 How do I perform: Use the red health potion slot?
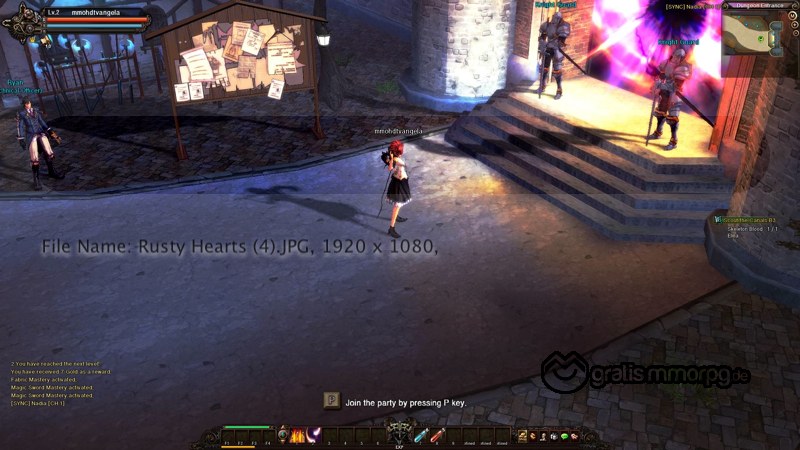[x=437, y=435]
